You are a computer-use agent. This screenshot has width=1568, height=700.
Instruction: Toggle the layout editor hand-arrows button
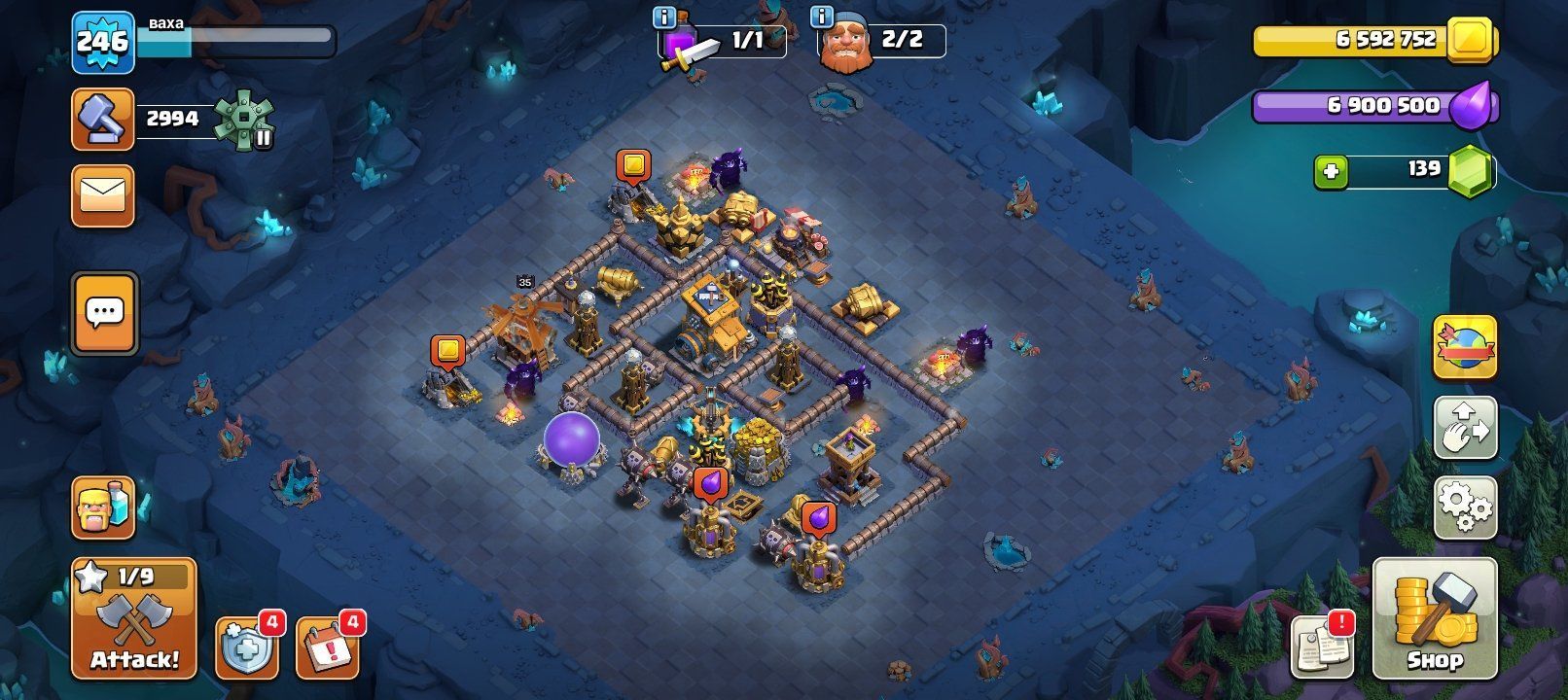click(x=1465, y=427)
